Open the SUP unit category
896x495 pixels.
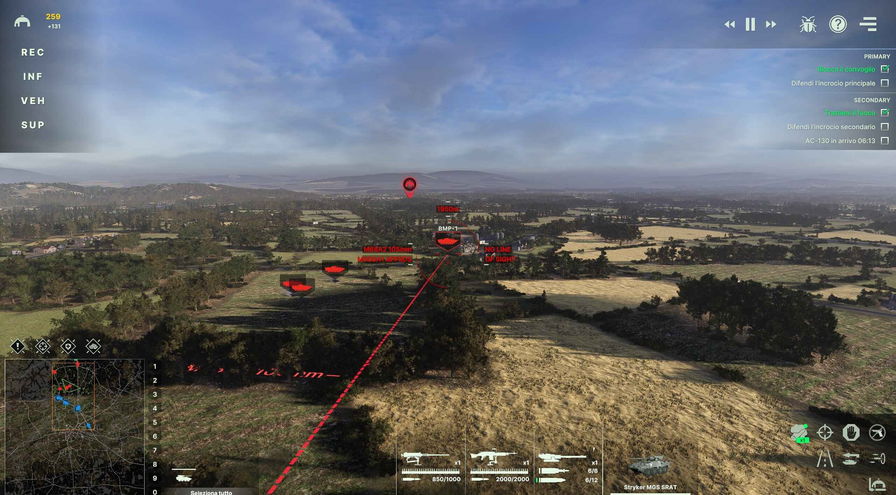[x=33, y=125]
